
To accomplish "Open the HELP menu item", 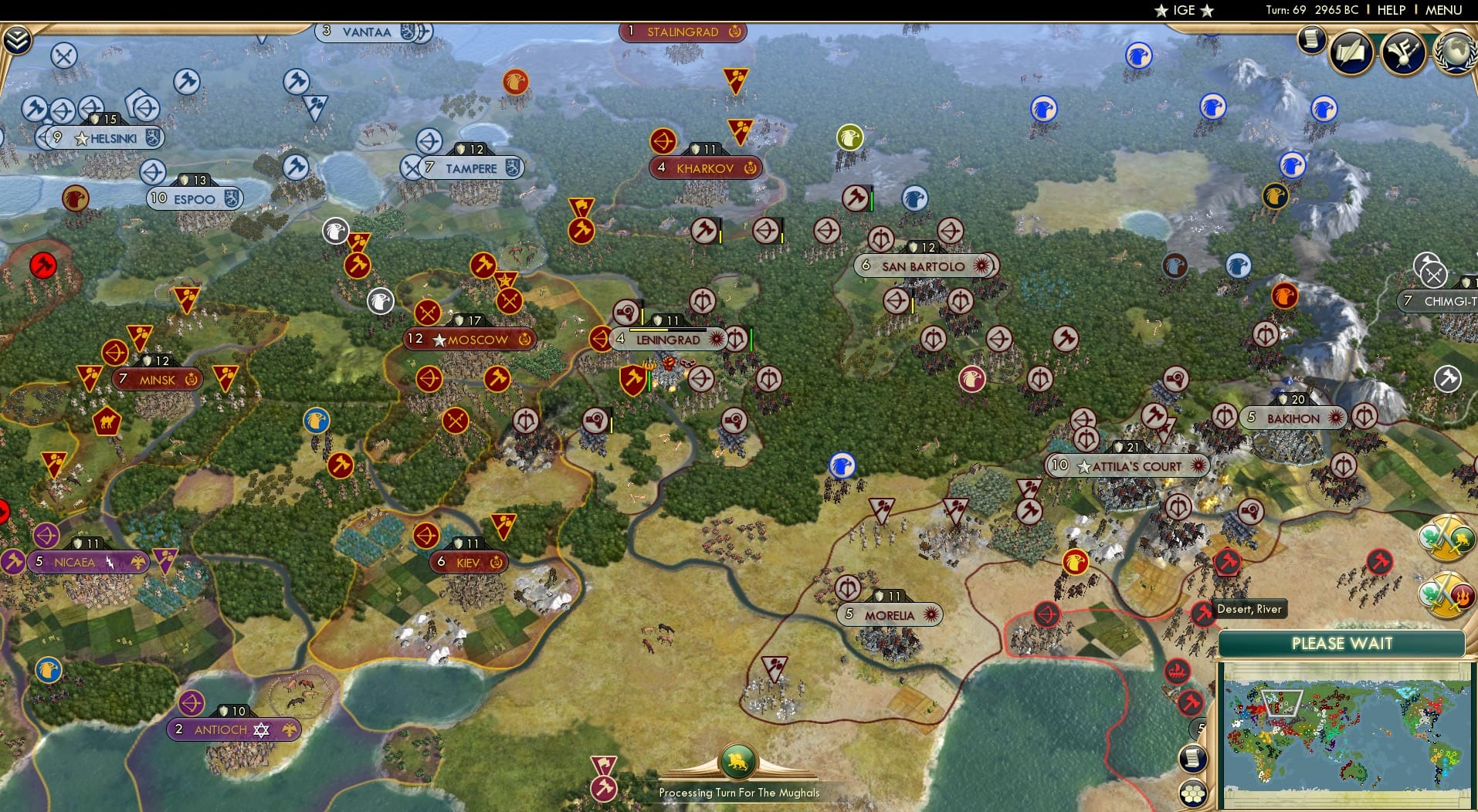I will coord(1390,10).
